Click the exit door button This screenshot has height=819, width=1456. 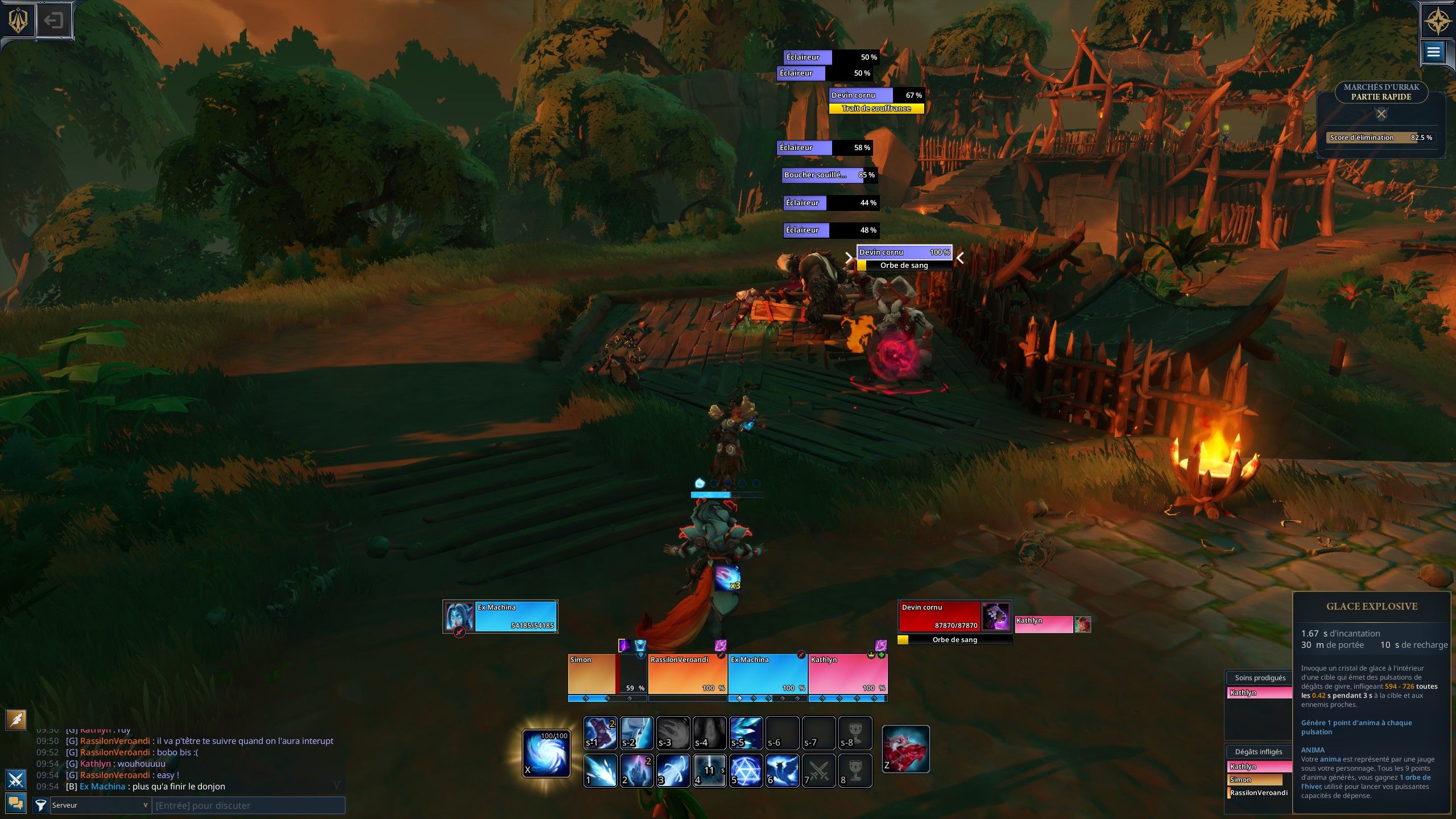coord(54,21)
